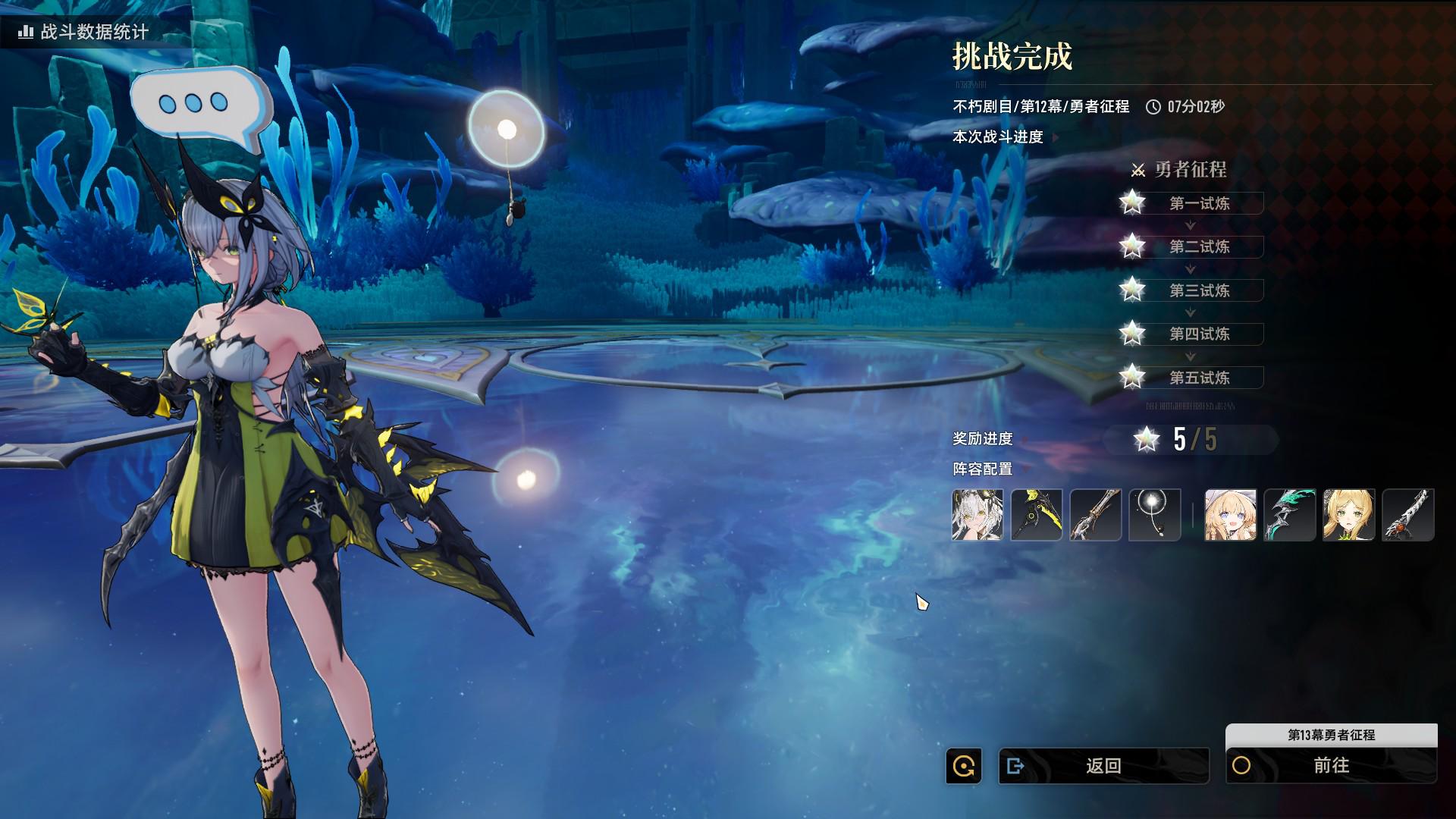This screenshot has height=819, width=1456.
Task: View the blonde girl with white hat portrait
Action: pos(1231,515)
